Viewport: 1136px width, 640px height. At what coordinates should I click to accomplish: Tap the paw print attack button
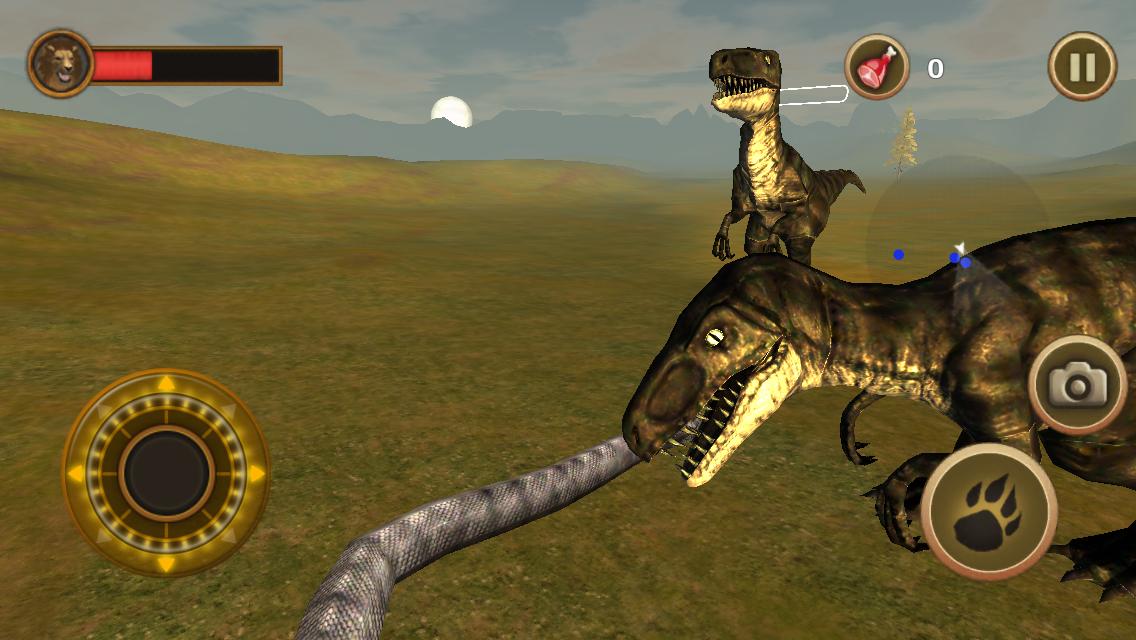tap(988, 511)
